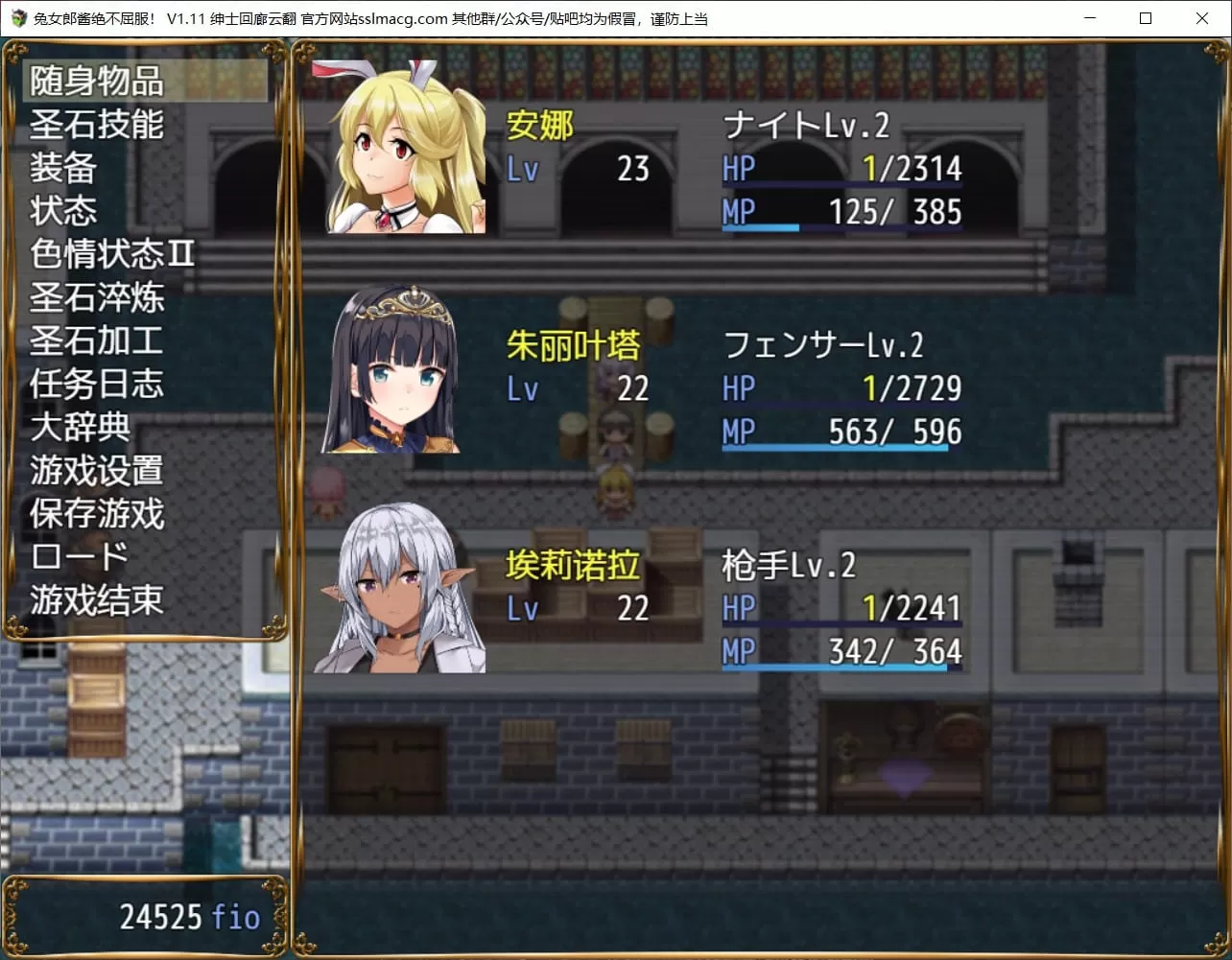Click Elinora's gunner level label 枪手Lv.2
This screenshot has width=1232, height=960.
coord(789,566)
